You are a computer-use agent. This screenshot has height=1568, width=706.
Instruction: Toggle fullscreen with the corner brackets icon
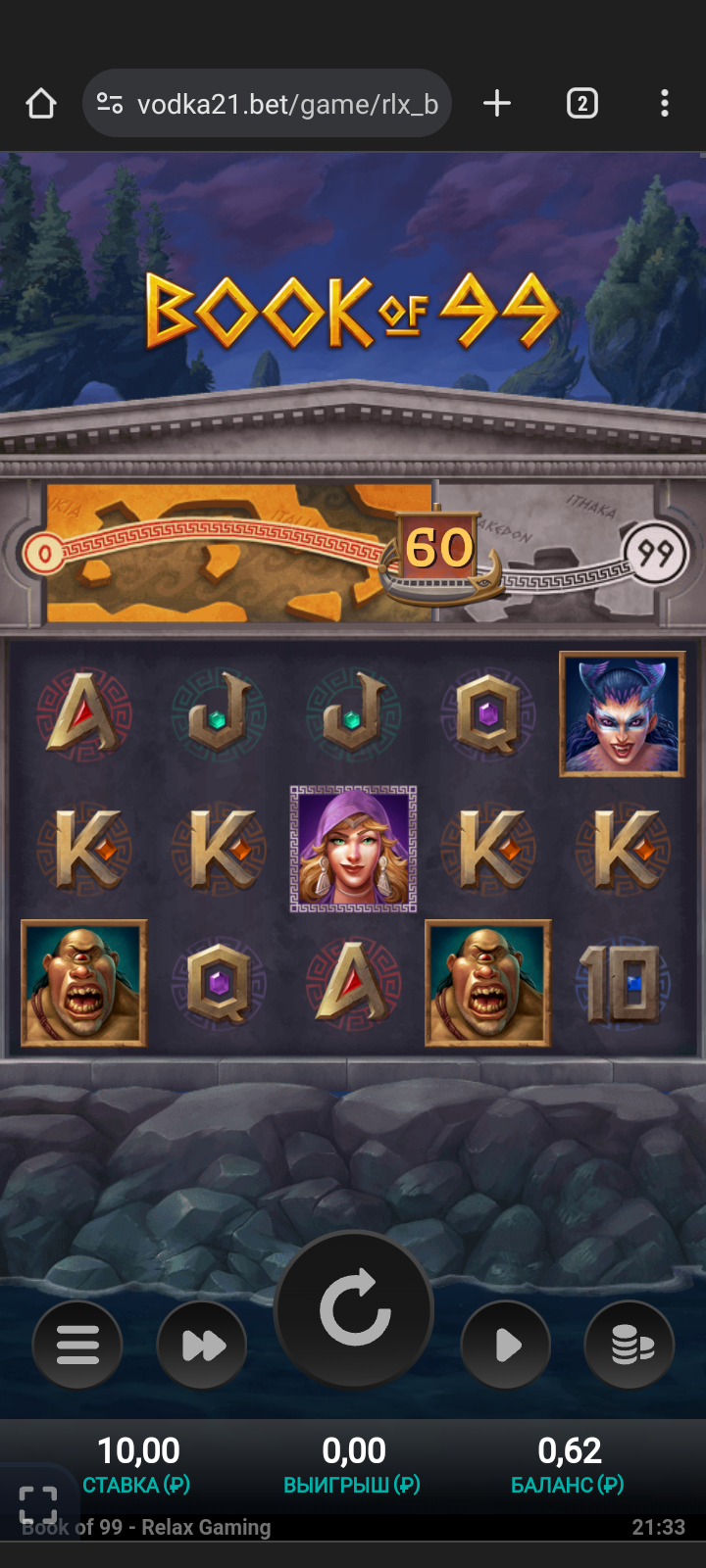[38, 1504]
